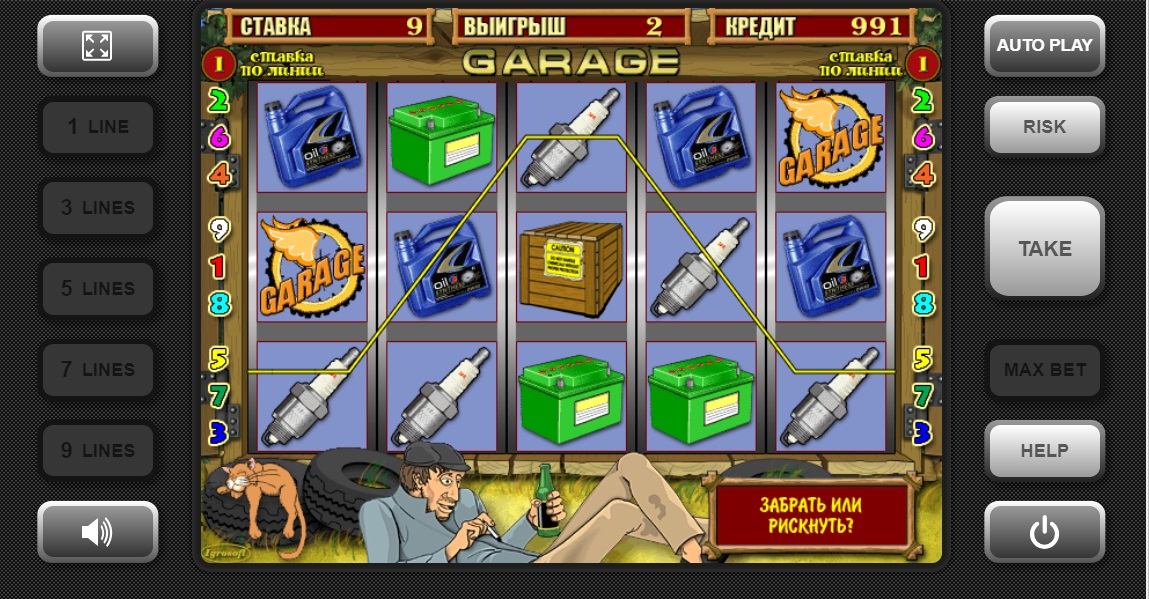
Task: Select the 7 LINES button
Action: pos(97,370)
